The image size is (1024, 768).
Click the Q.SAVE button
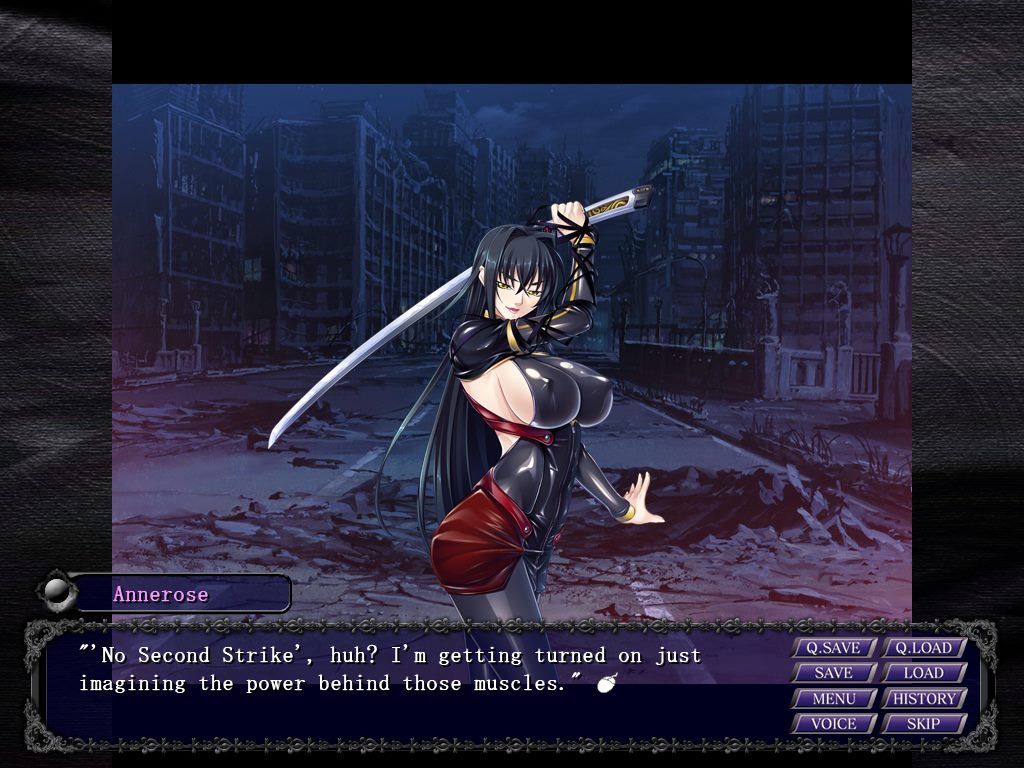pyautogui.click(x=833, y=648)
